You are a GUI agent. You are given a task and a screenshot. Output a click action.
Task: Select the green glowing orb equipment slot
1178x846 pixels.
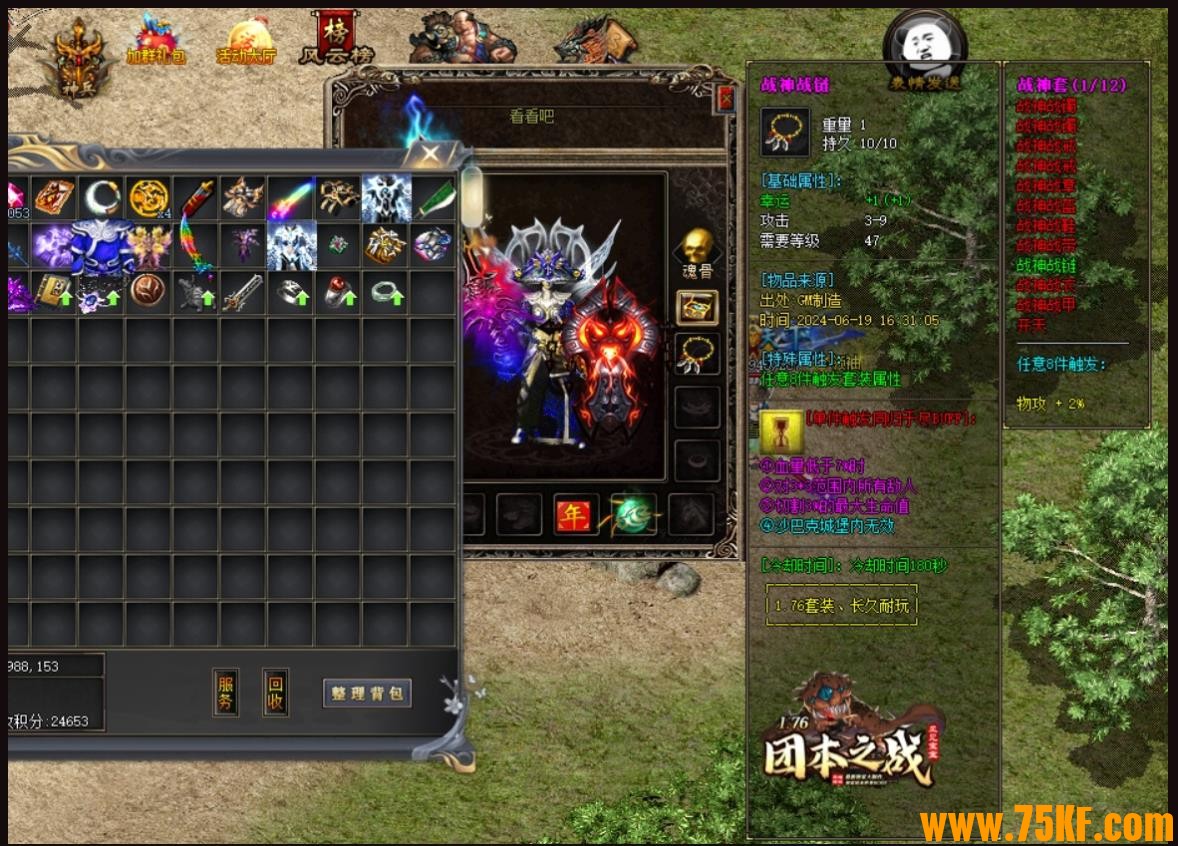point(634,514)
